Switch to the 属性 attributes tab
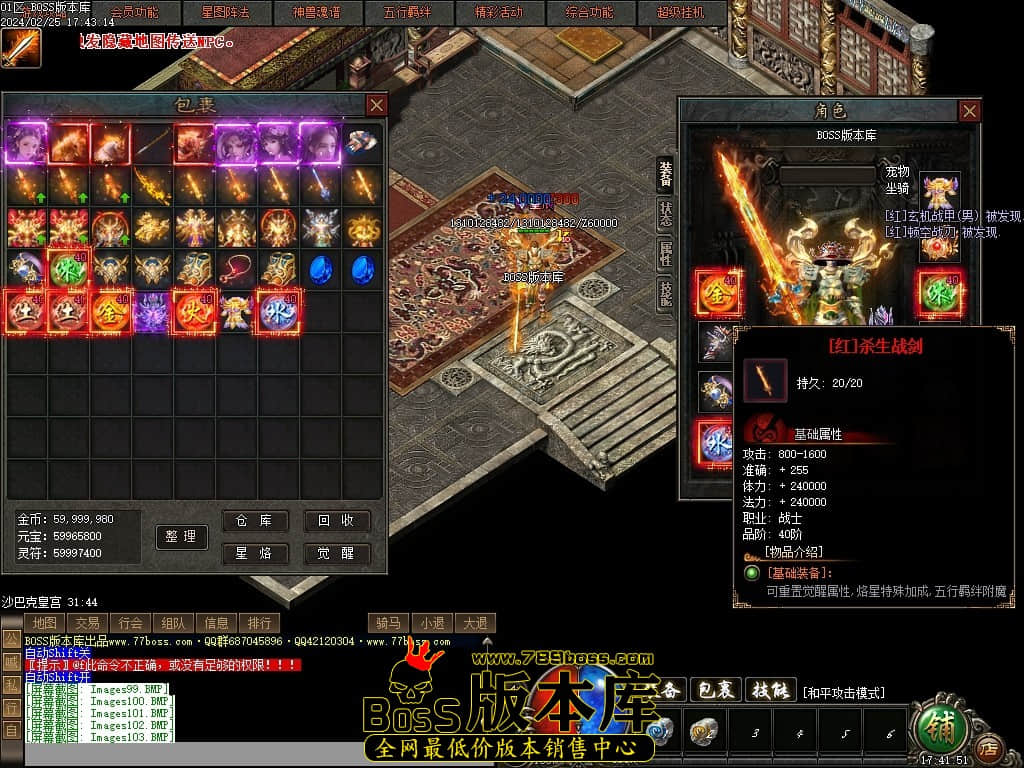Viewport: 1024px width, 768px height. (x=665, y=254)
